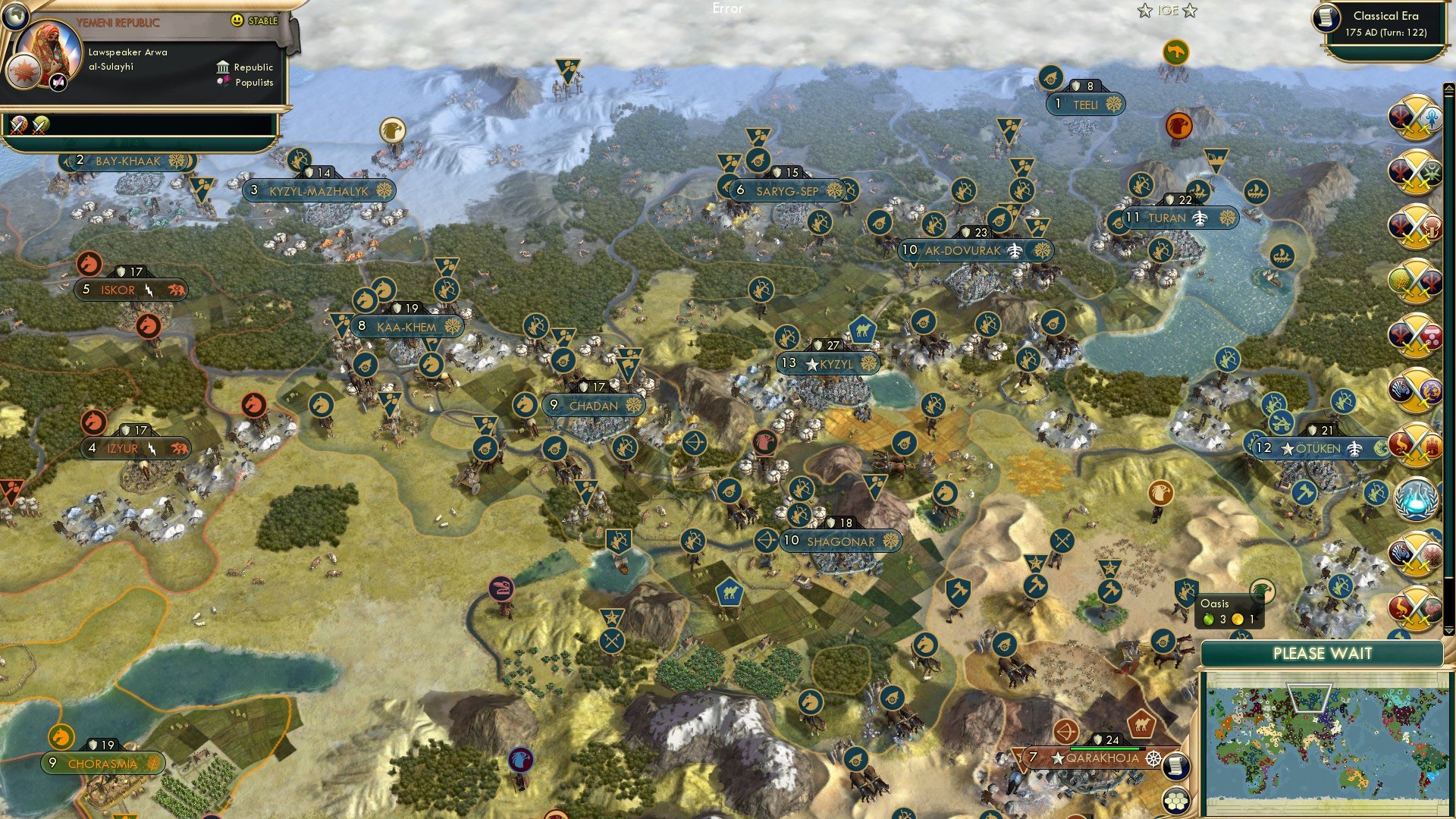Click the Populists ideology icon
The width and height of the screenshot is (1456, 819).
[221, 81]
